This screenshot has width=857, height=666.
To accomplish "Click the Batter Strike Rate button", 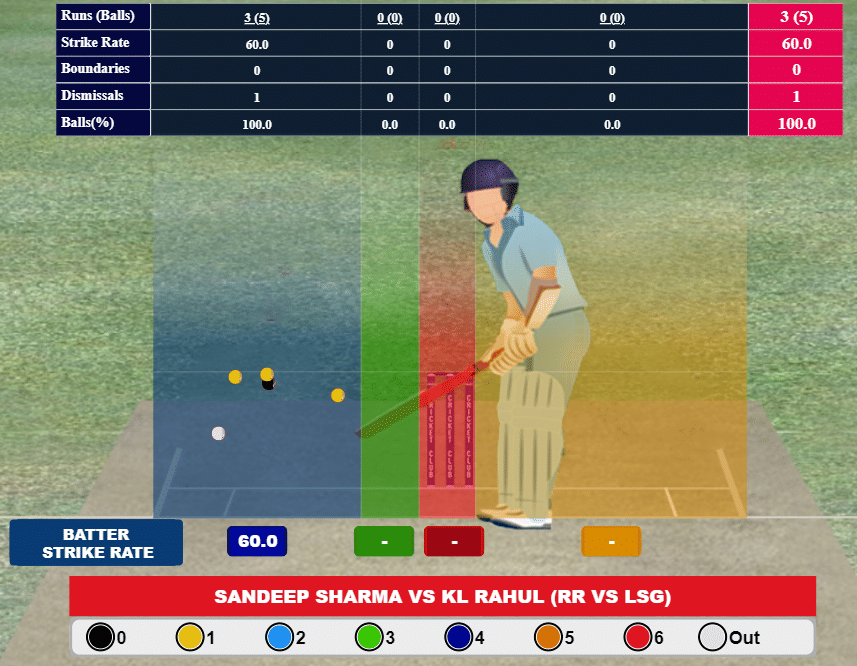I will coord(96,543).
